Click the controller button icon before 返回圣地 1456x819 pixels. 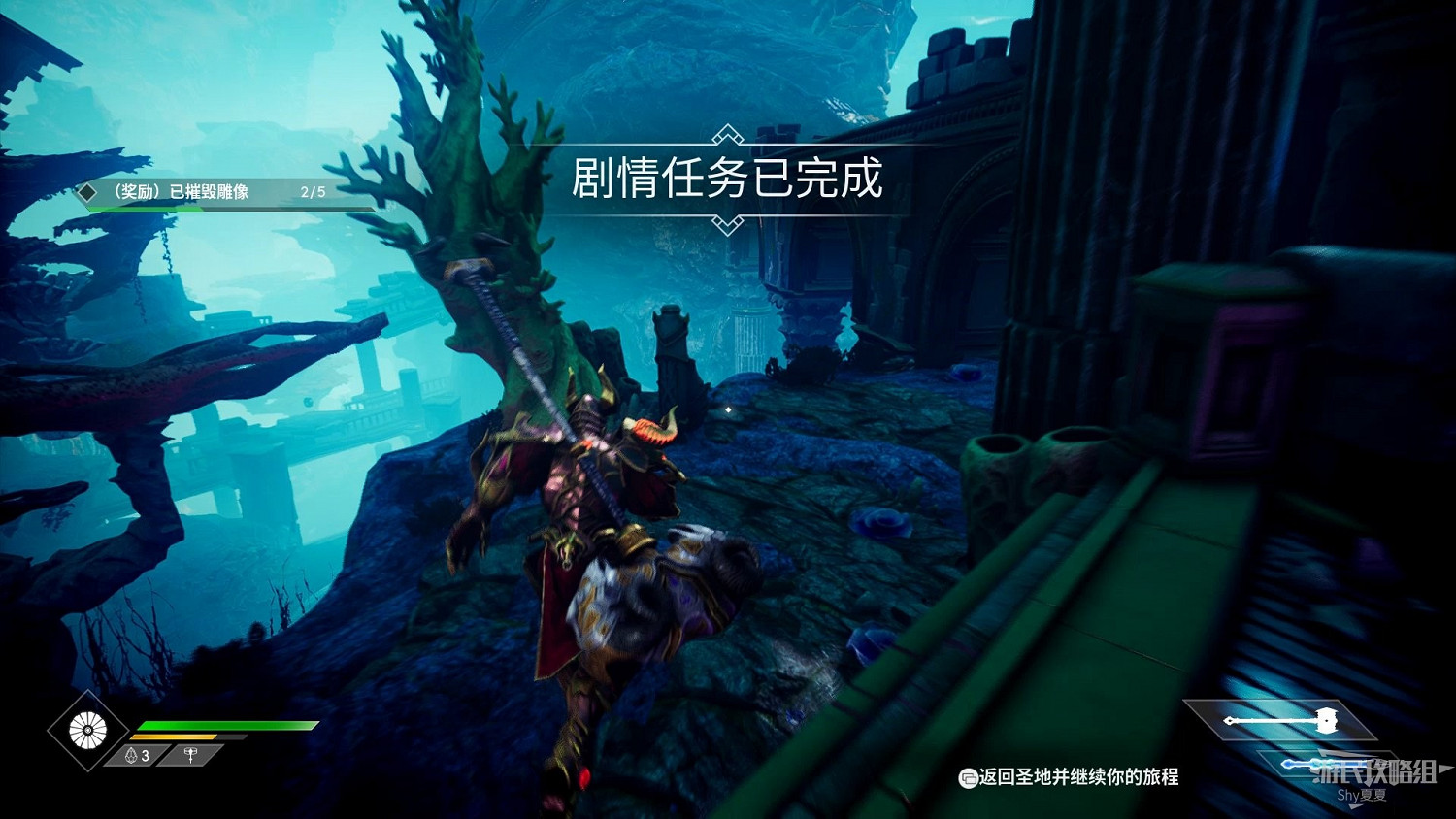[970, 777]
